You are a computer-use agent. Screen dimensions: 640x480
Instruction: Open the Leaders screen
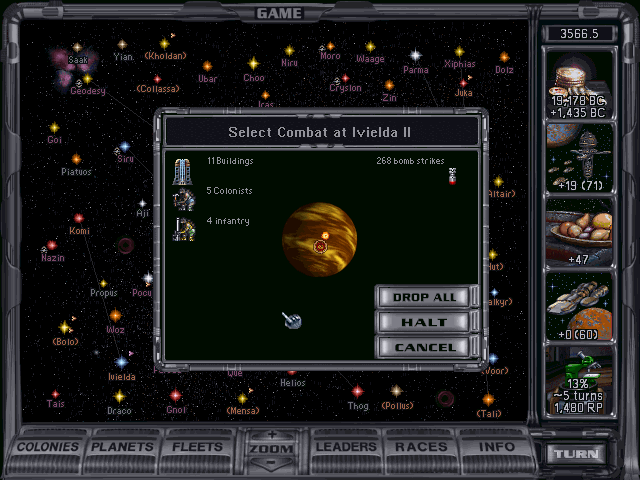click(x=343, y=447)
